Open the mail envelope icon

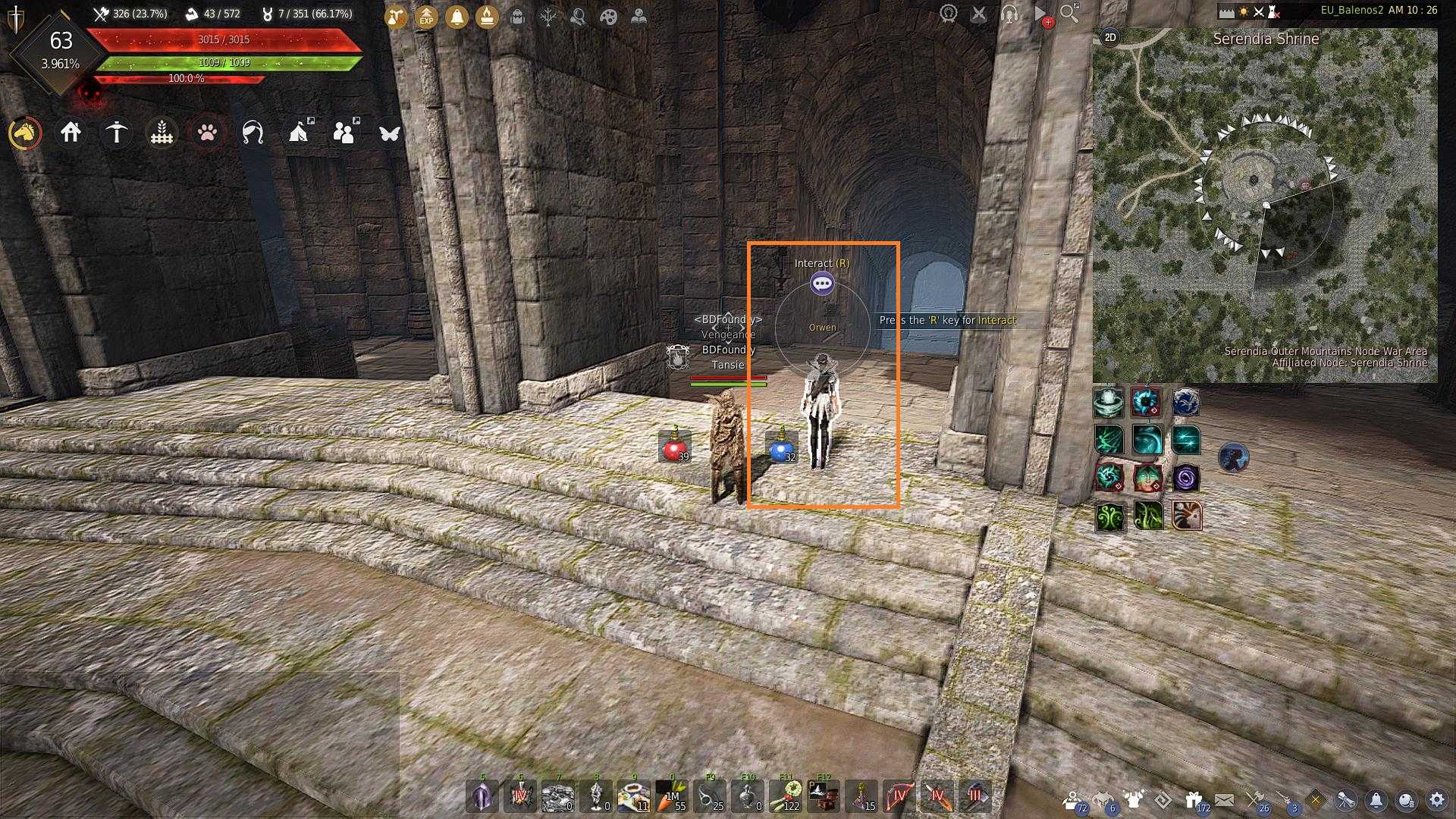tap(1224, 799)
